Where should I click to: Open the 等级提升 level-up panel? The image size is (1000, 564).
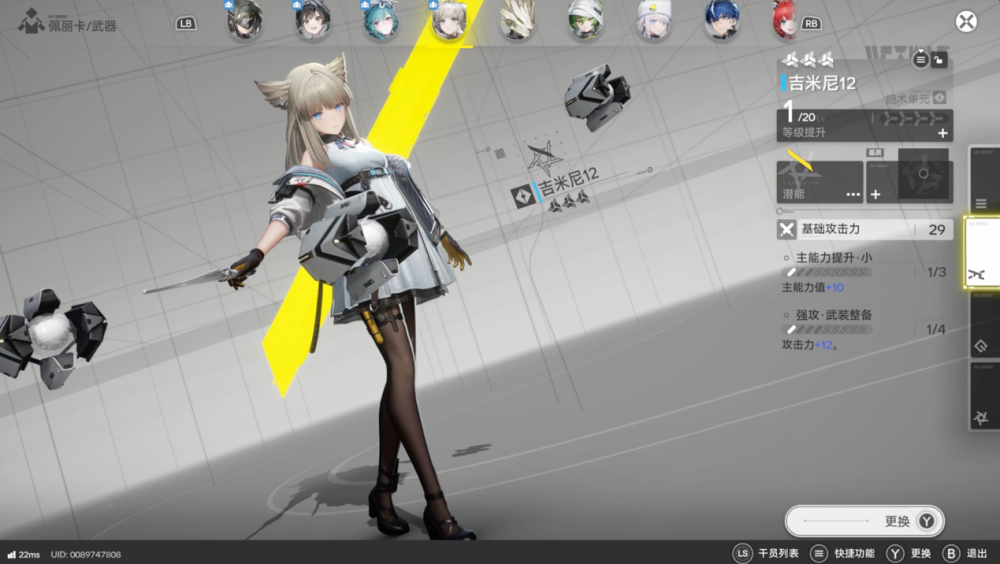coord(864,125)
